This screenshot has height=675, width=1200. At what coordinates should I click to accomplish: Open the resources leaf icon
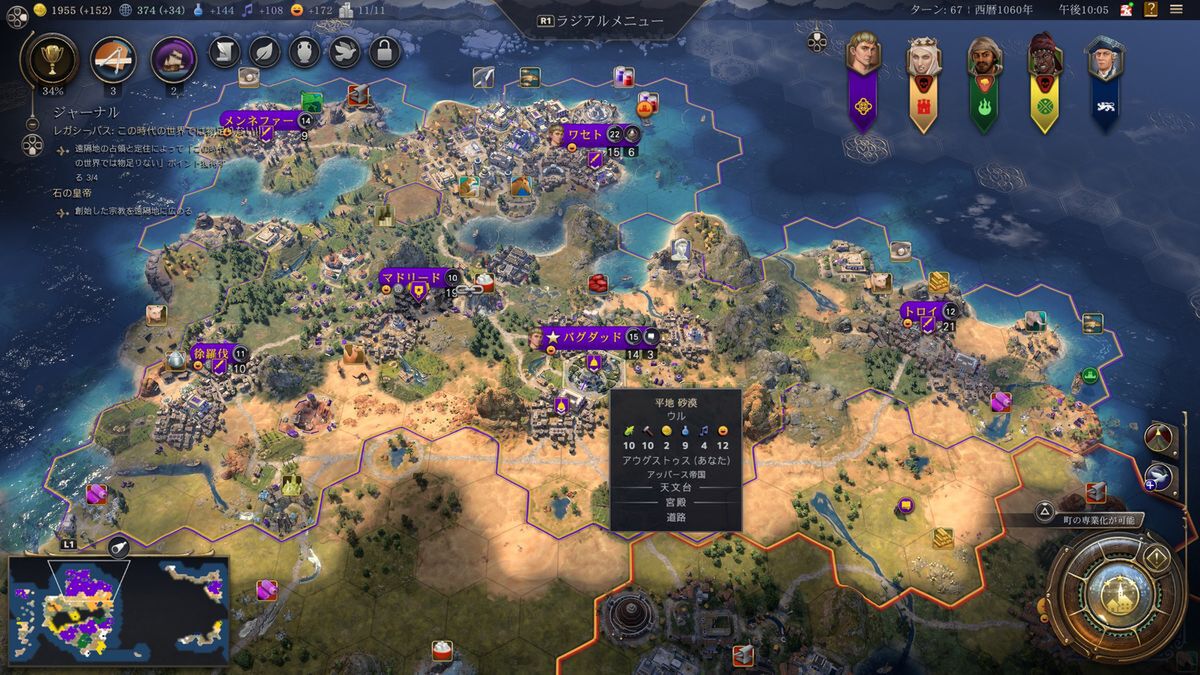[x=264, y=51]
